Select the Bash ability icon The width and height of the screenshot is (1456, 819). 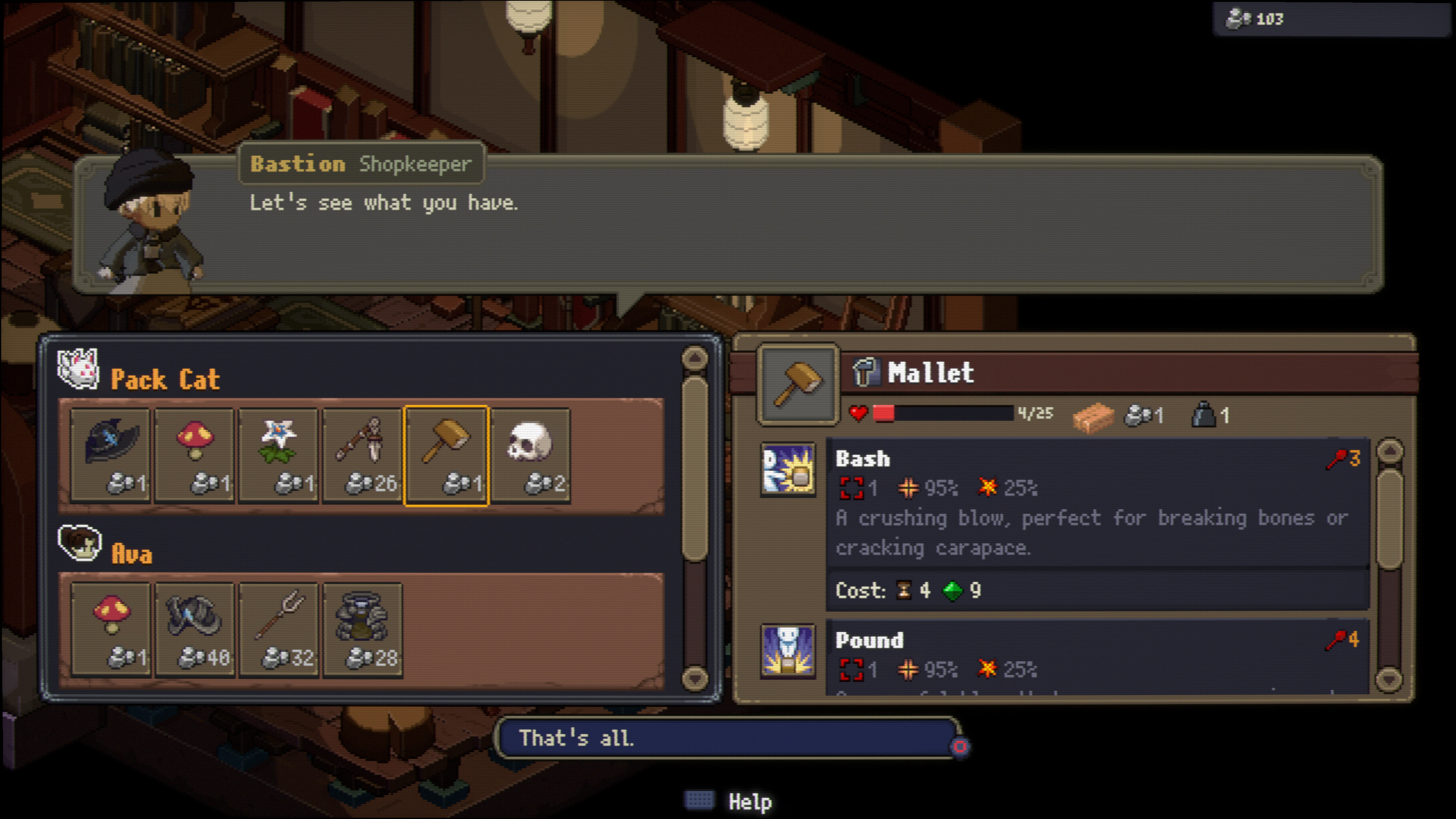point(789,470)
